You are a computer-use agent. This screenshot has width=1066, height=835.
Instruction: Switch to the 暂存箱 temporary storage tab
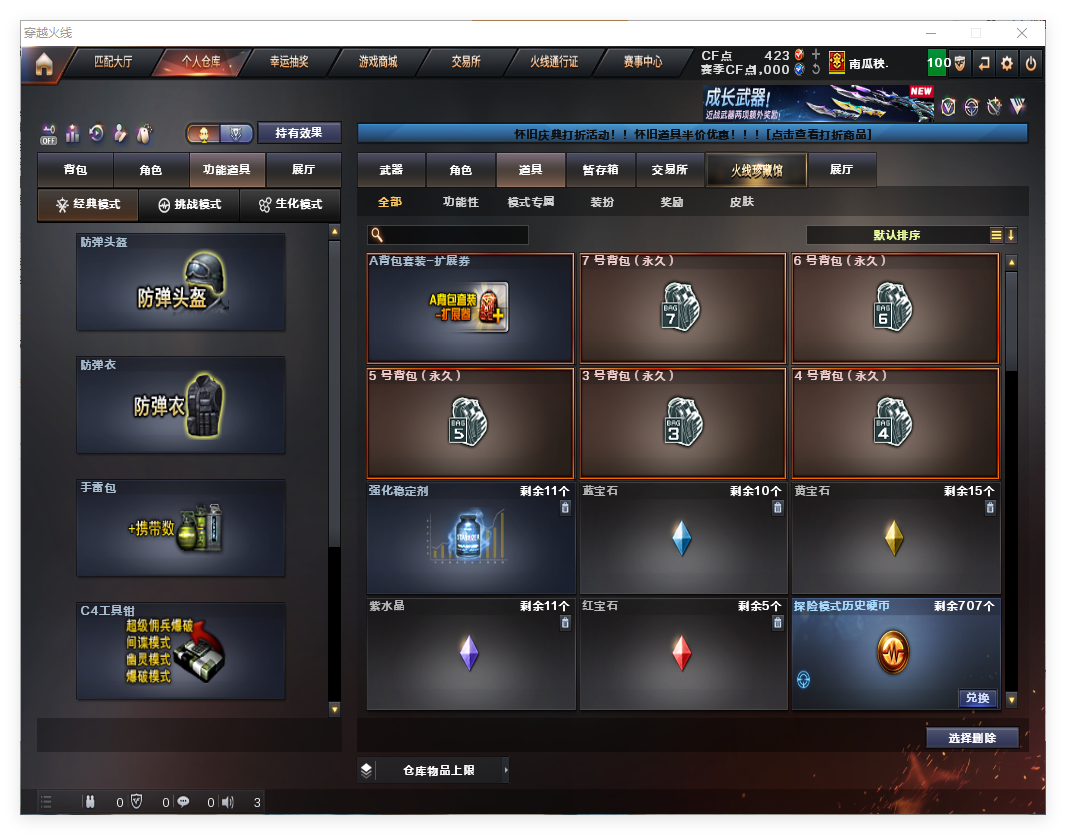[601, 170]
